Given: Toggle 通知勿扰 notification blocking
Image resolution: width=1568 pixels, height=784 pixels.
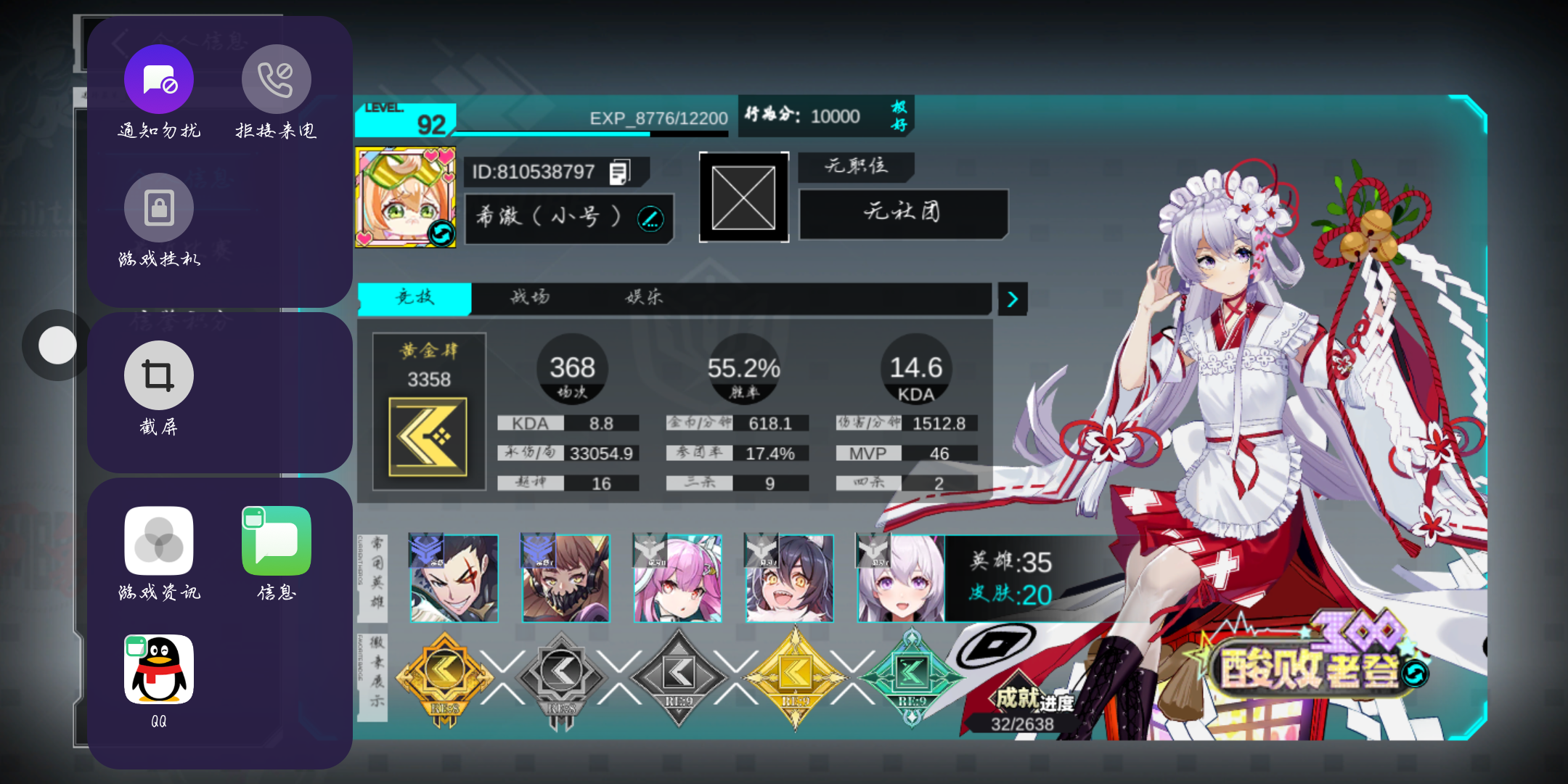Looking at the screenshot, I should click(x=159, y=79).
